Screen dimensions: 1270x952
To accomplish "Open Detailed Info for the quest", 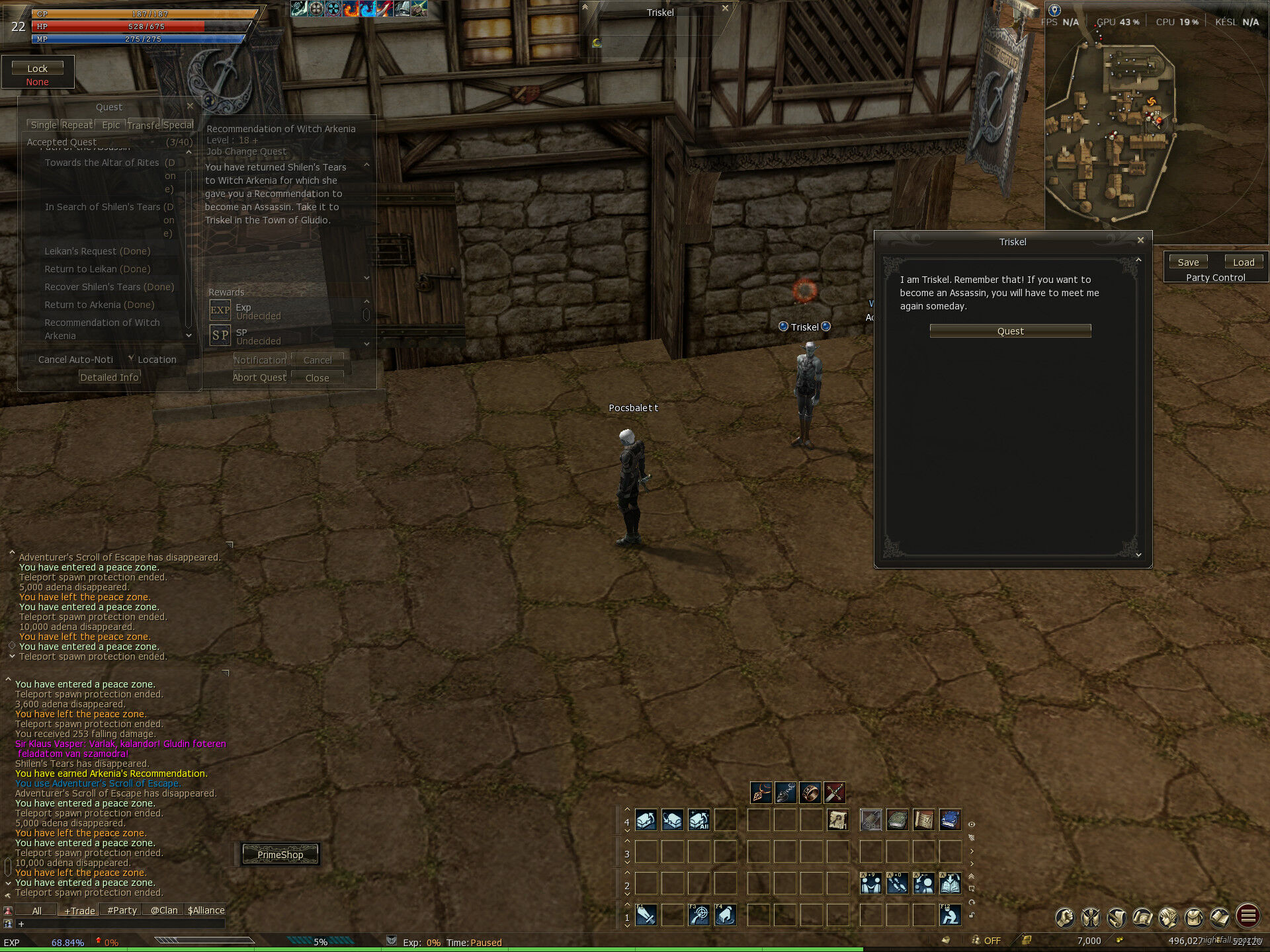I will [109, 377].
